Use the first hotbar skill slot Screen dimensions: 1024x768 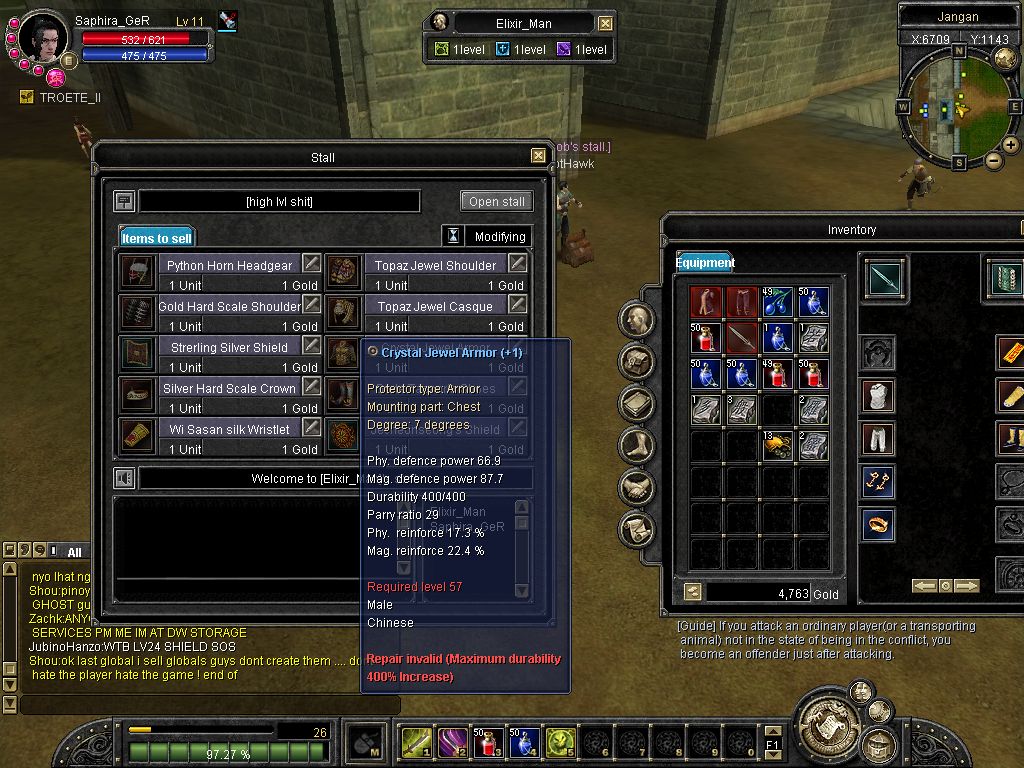(x=416, y=743)
